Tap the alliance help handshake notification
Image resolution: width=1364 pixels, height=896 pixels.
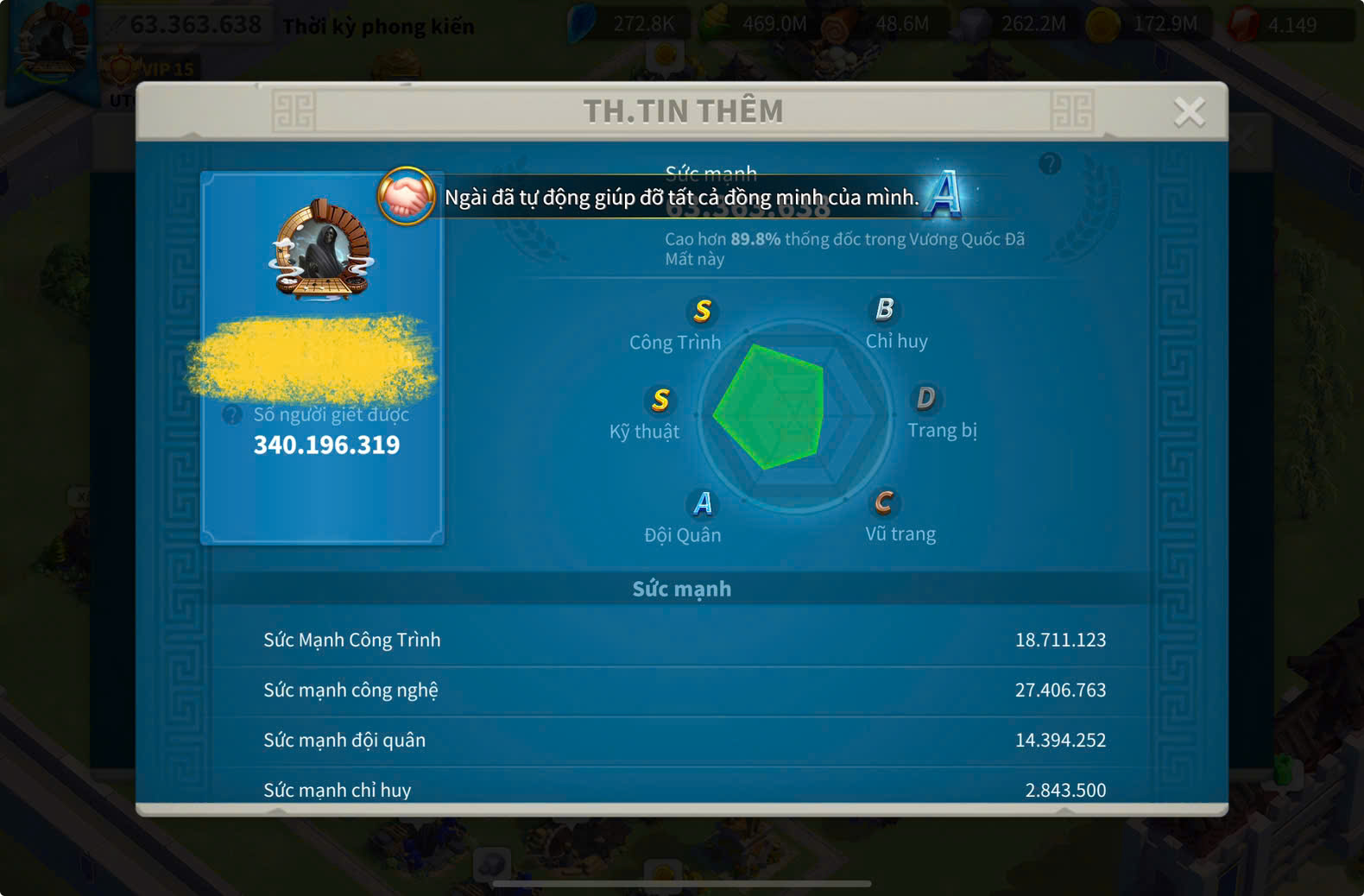point(406,196)
